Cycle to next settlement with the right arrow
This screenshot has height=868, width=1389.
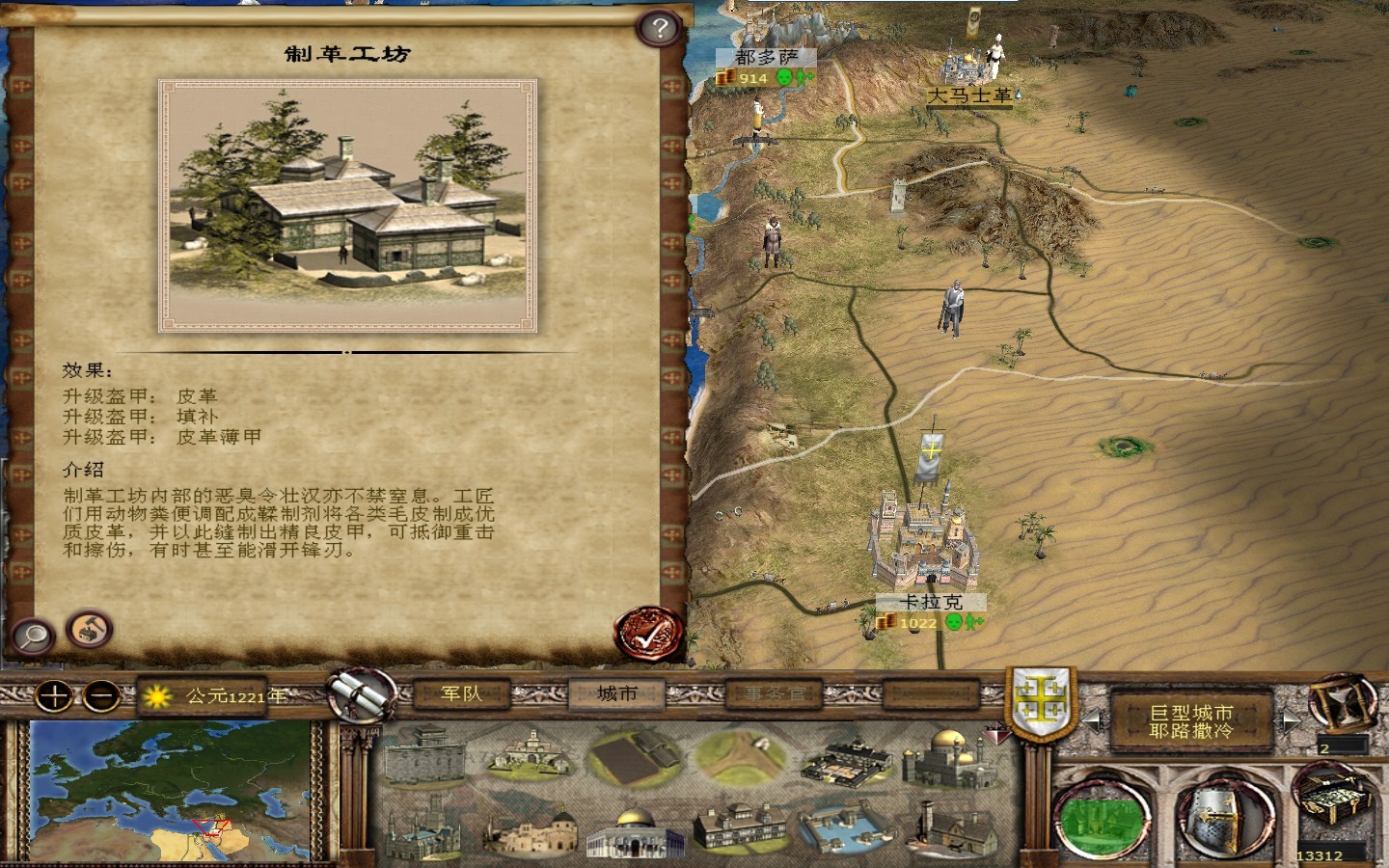(x=1293, y=719)
